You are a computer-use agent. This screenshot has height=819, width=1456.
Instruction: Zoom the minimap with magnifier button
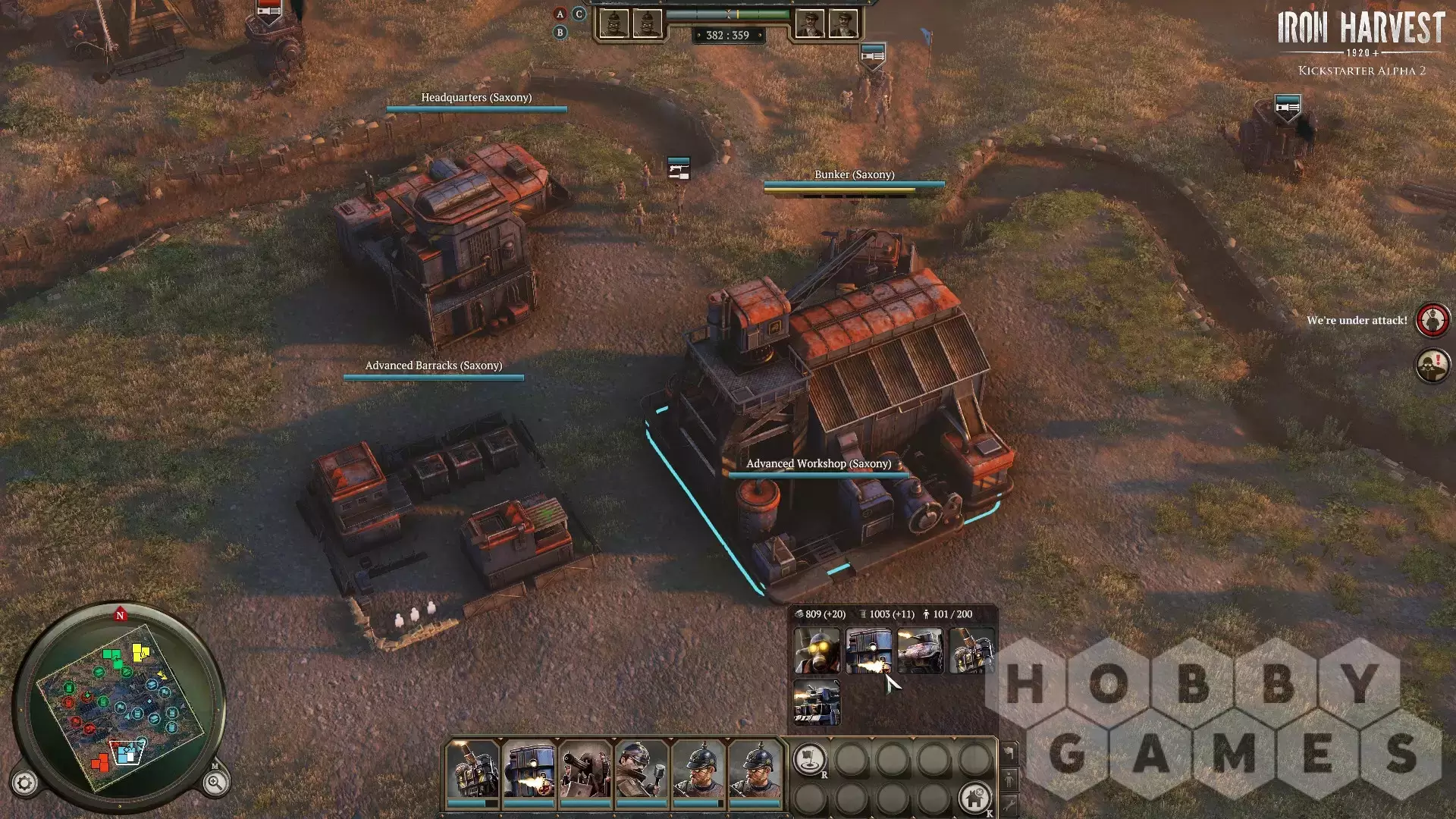point(215,783)
